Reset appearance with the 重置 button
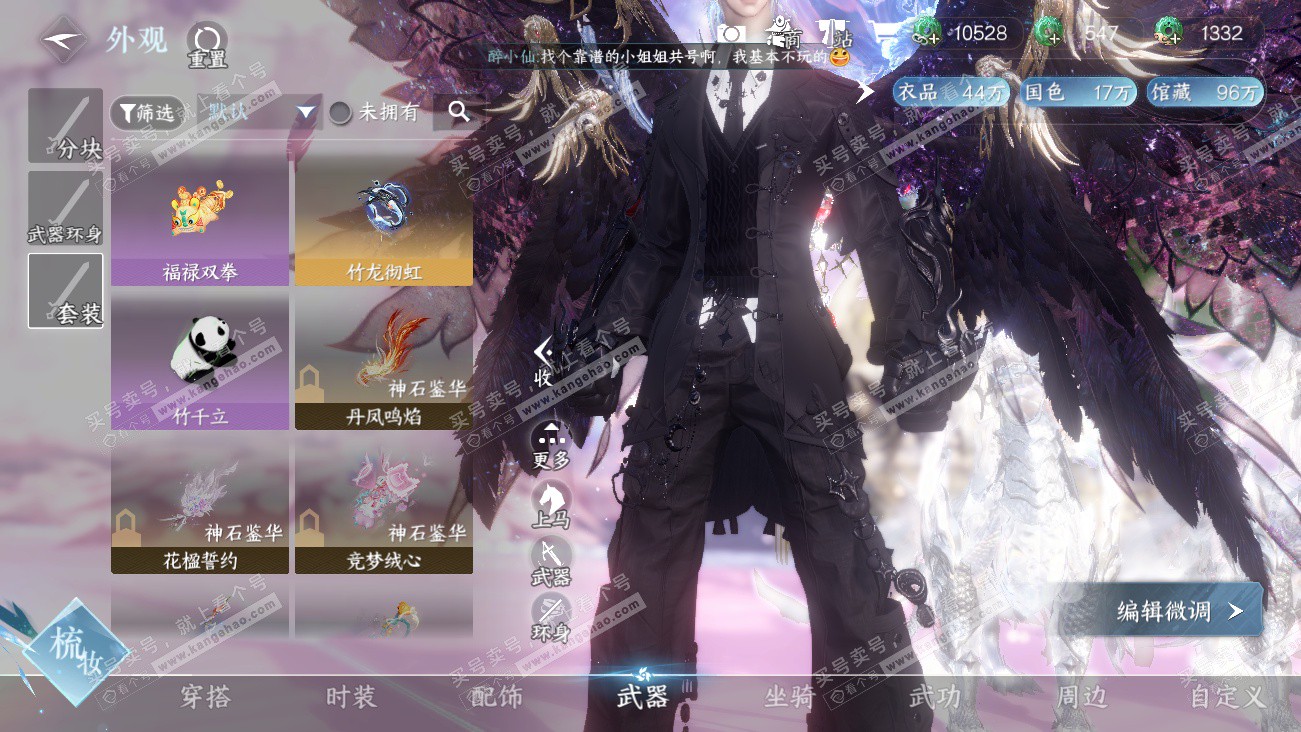Image resolution: width=1301 pixels, height=732 pixels. pyautogui.click(x=207, y=45)
